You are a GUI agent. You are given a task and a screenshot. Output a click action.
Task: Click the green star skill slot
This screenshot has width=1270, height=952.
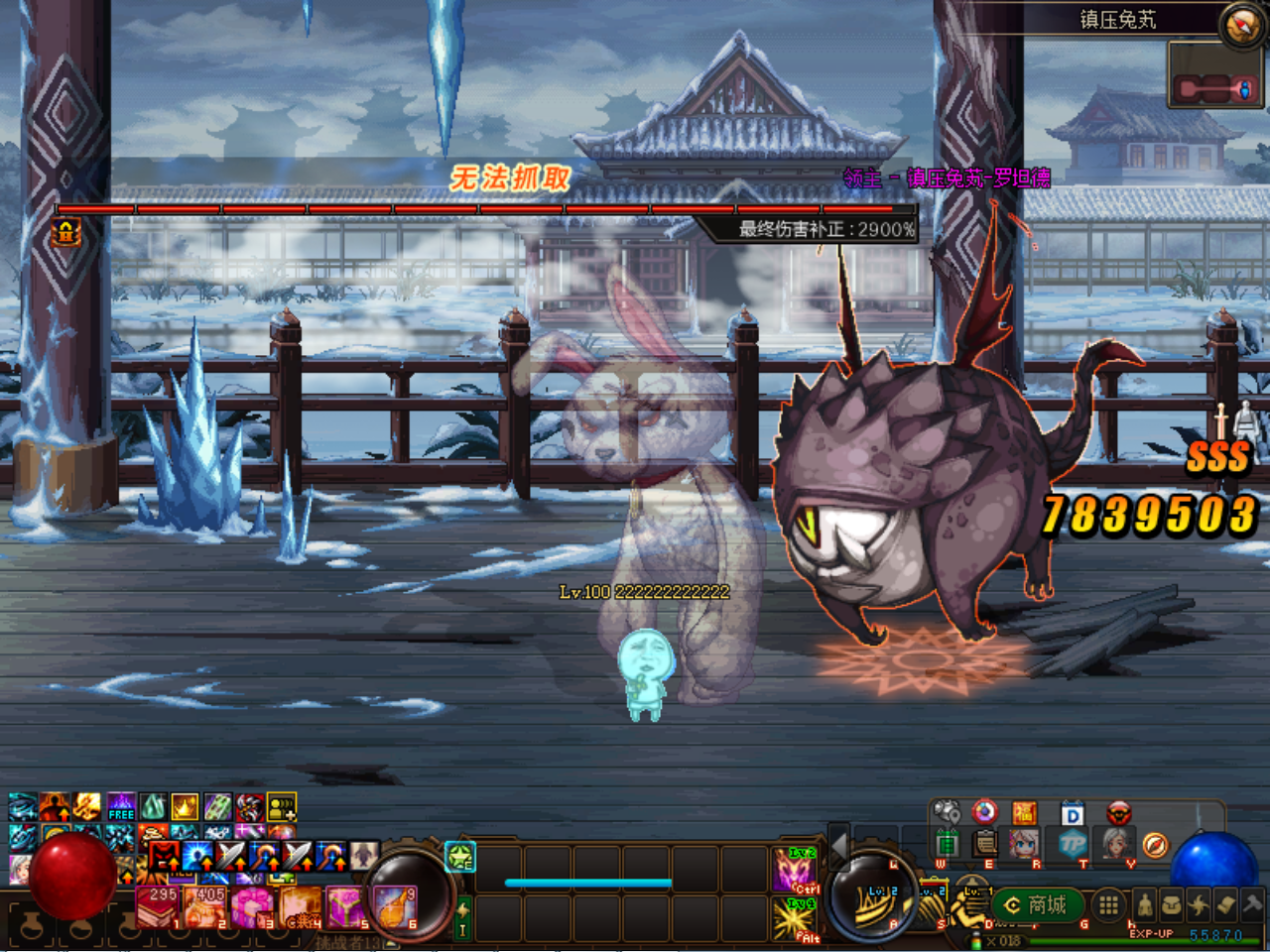(x=461, y=856)
